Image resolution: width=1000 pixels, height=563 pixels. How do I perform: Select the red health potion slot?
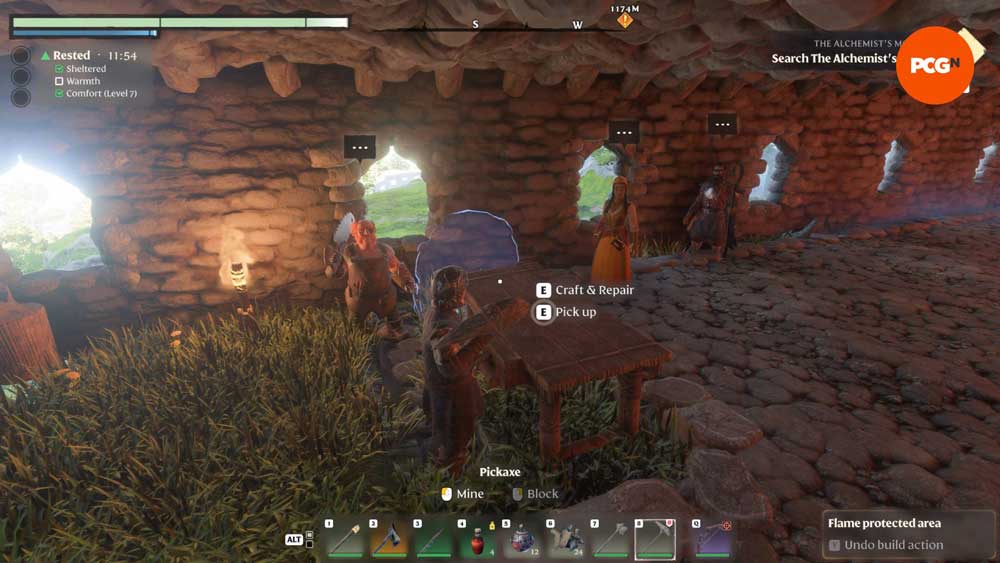click(x=477, y=540)
